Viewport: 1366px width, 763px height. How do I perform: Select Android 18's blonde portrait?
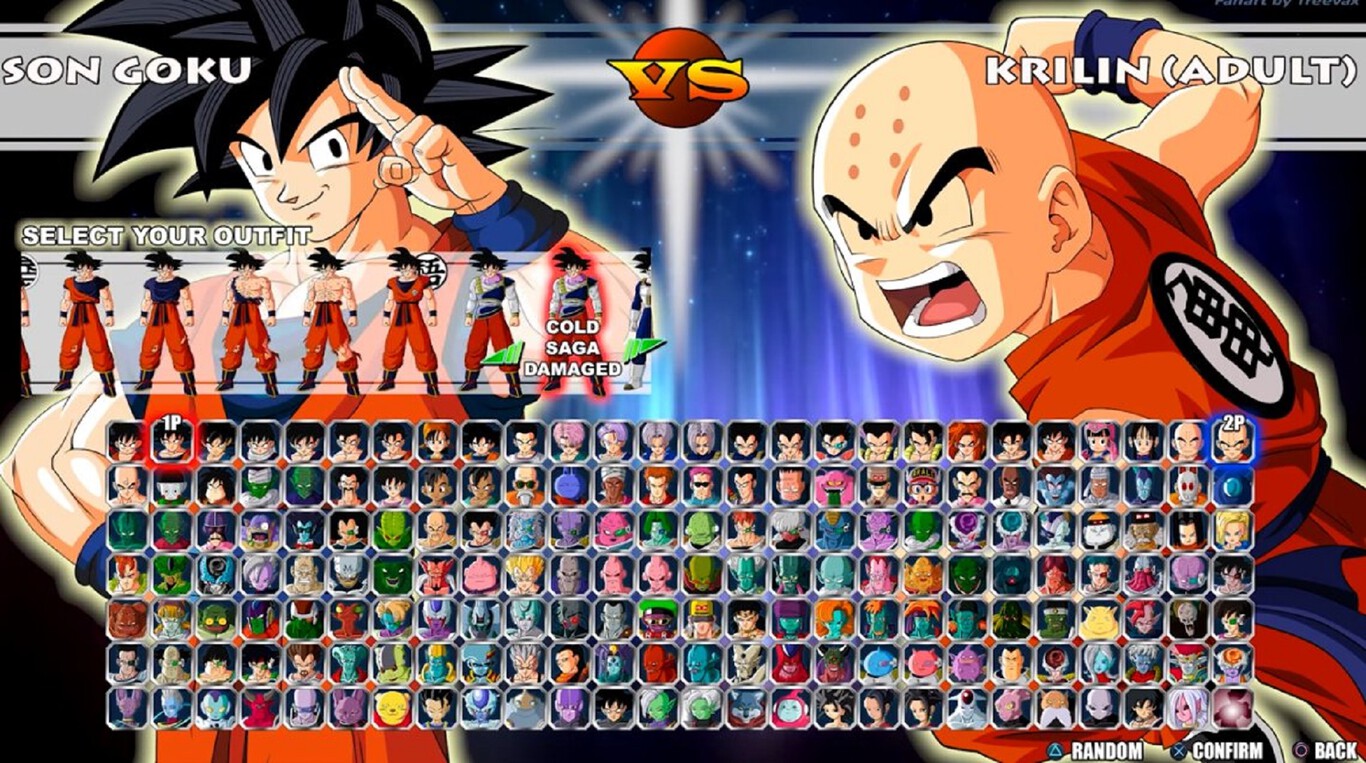pyautogui.click(x=1230, y=532)
